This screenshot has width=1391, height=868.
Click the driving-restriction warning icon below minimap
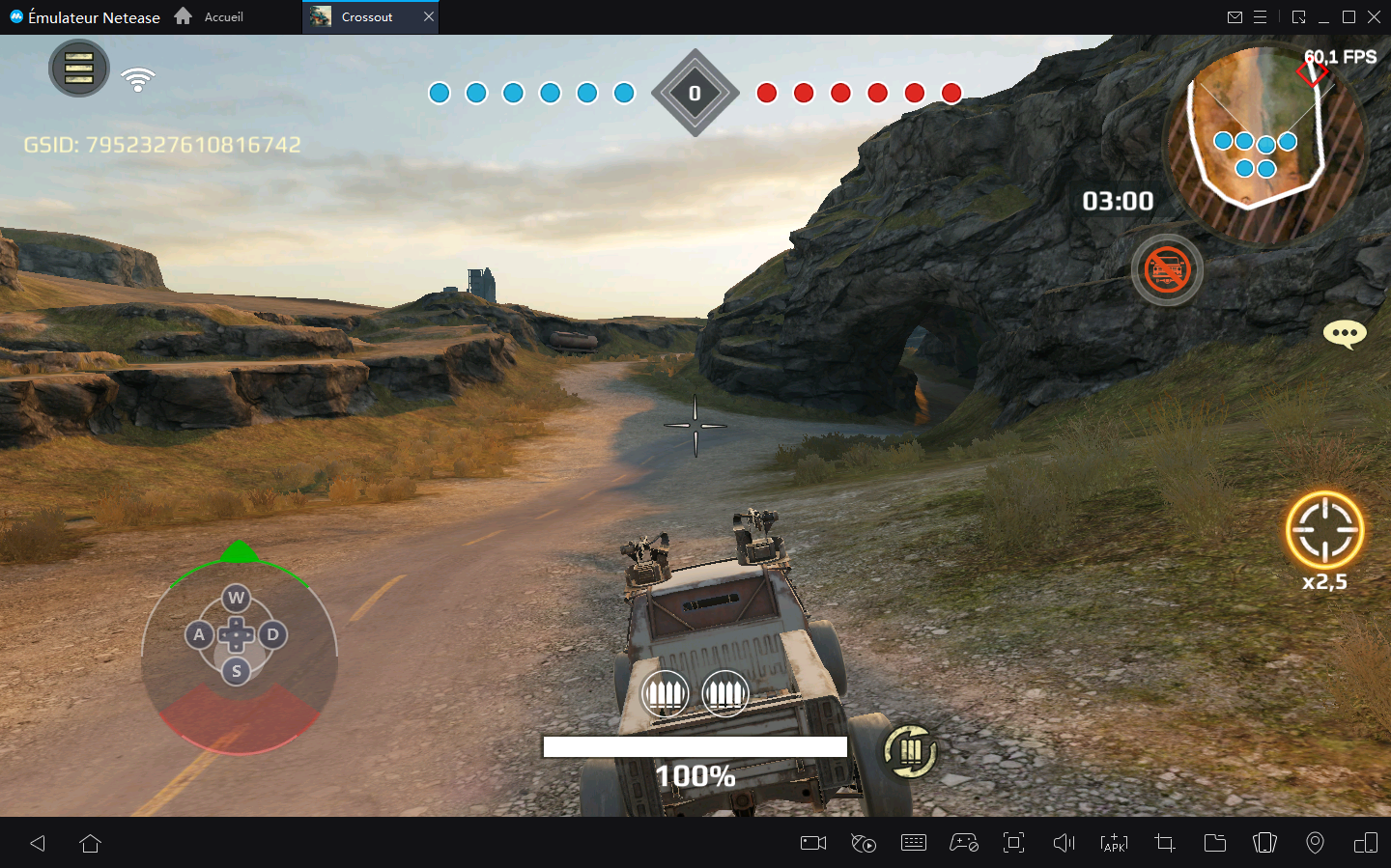pyautogui.click(x=1167, y=270)
